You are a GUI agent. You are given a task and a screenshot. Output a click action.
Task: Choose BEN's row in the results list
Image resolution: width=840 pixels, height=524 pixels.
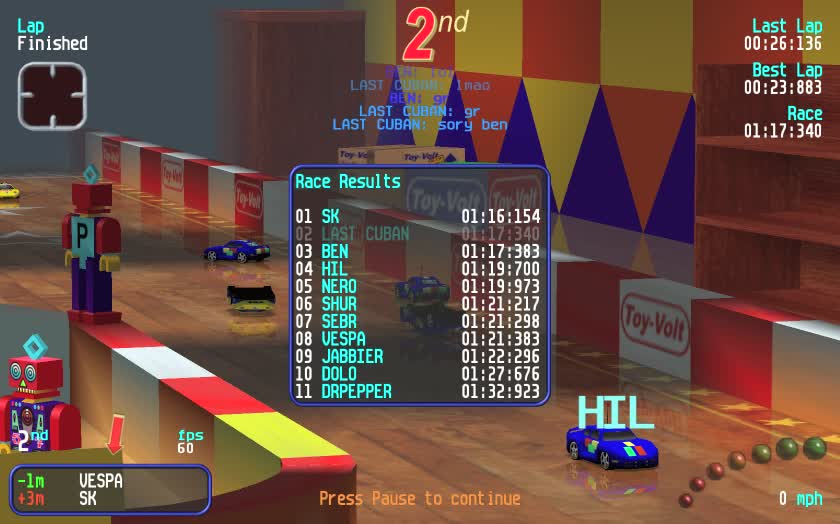[x=418, y=251]
